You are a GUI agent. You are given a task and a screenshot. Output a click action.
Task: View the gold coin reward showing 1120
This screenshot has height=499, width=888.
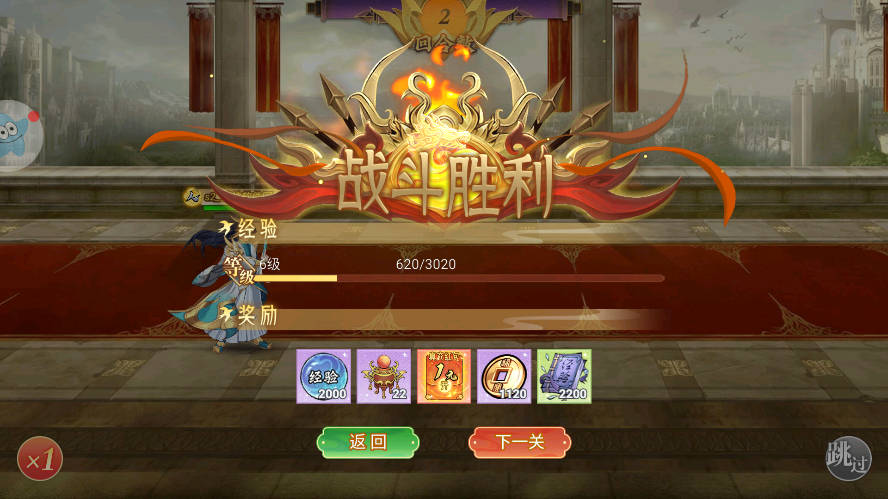pos(504,376)
